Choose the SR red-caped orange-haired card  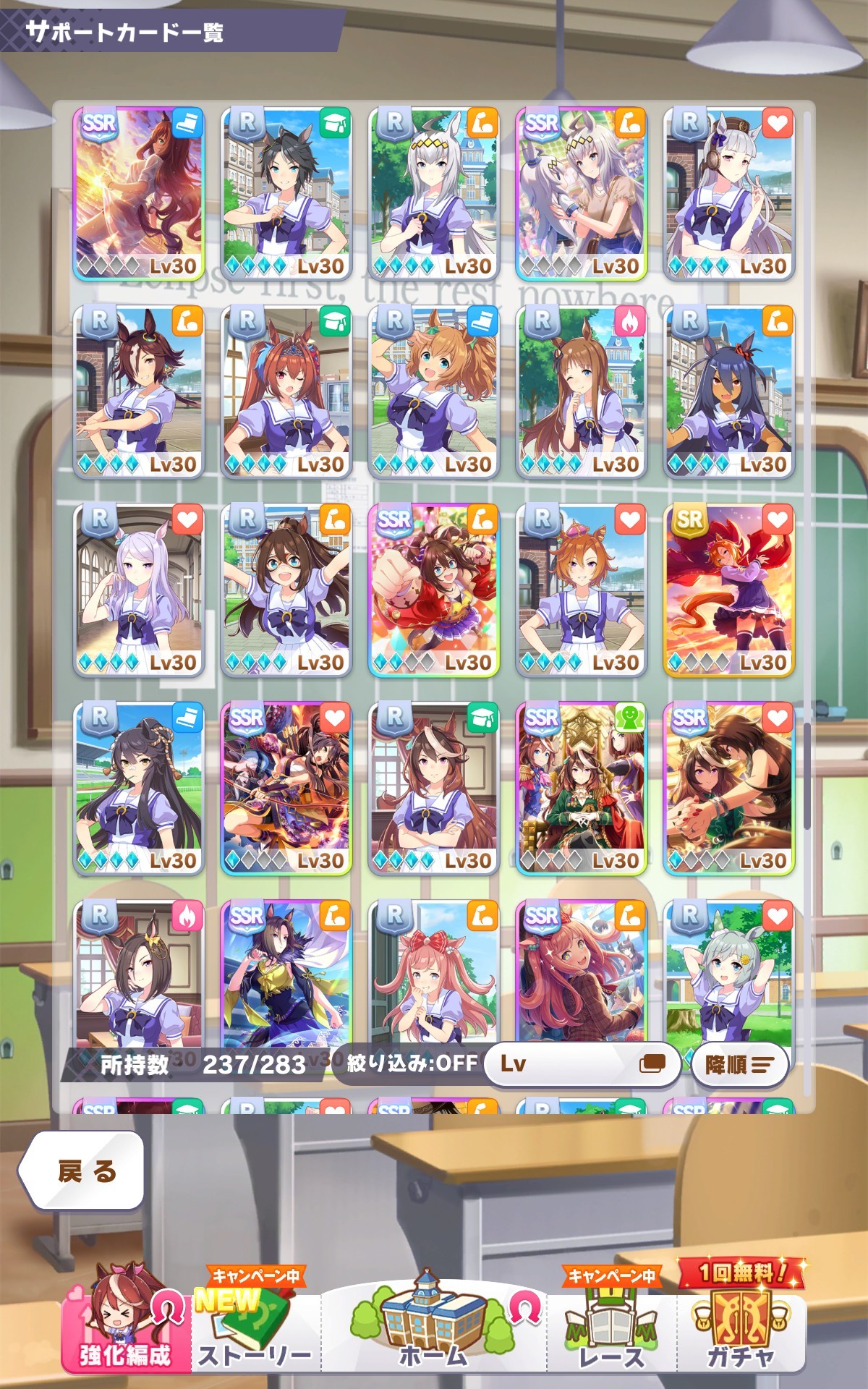[729, 590]
